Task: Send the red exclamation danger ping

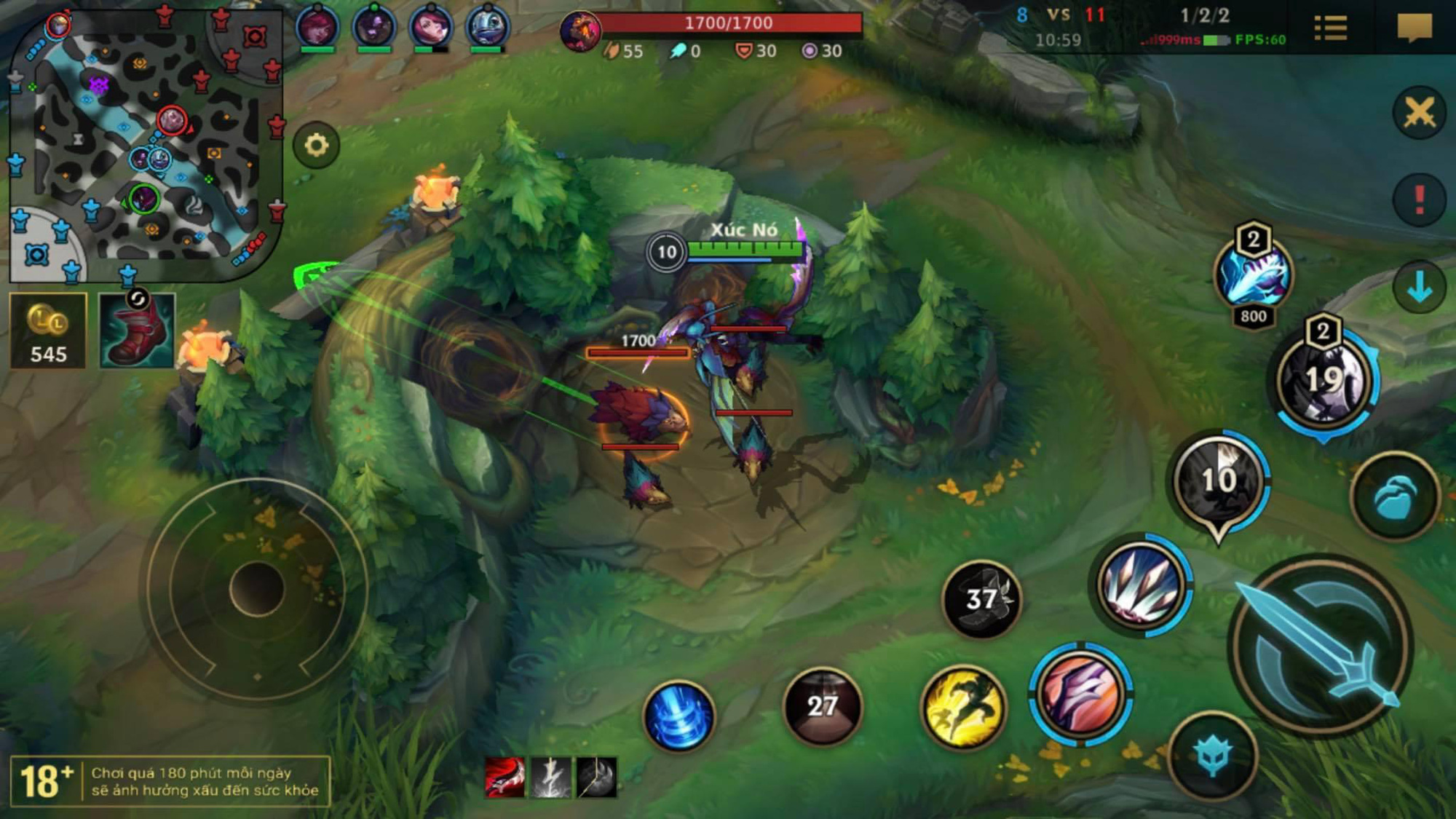Action: click(x=1419, y=199)
